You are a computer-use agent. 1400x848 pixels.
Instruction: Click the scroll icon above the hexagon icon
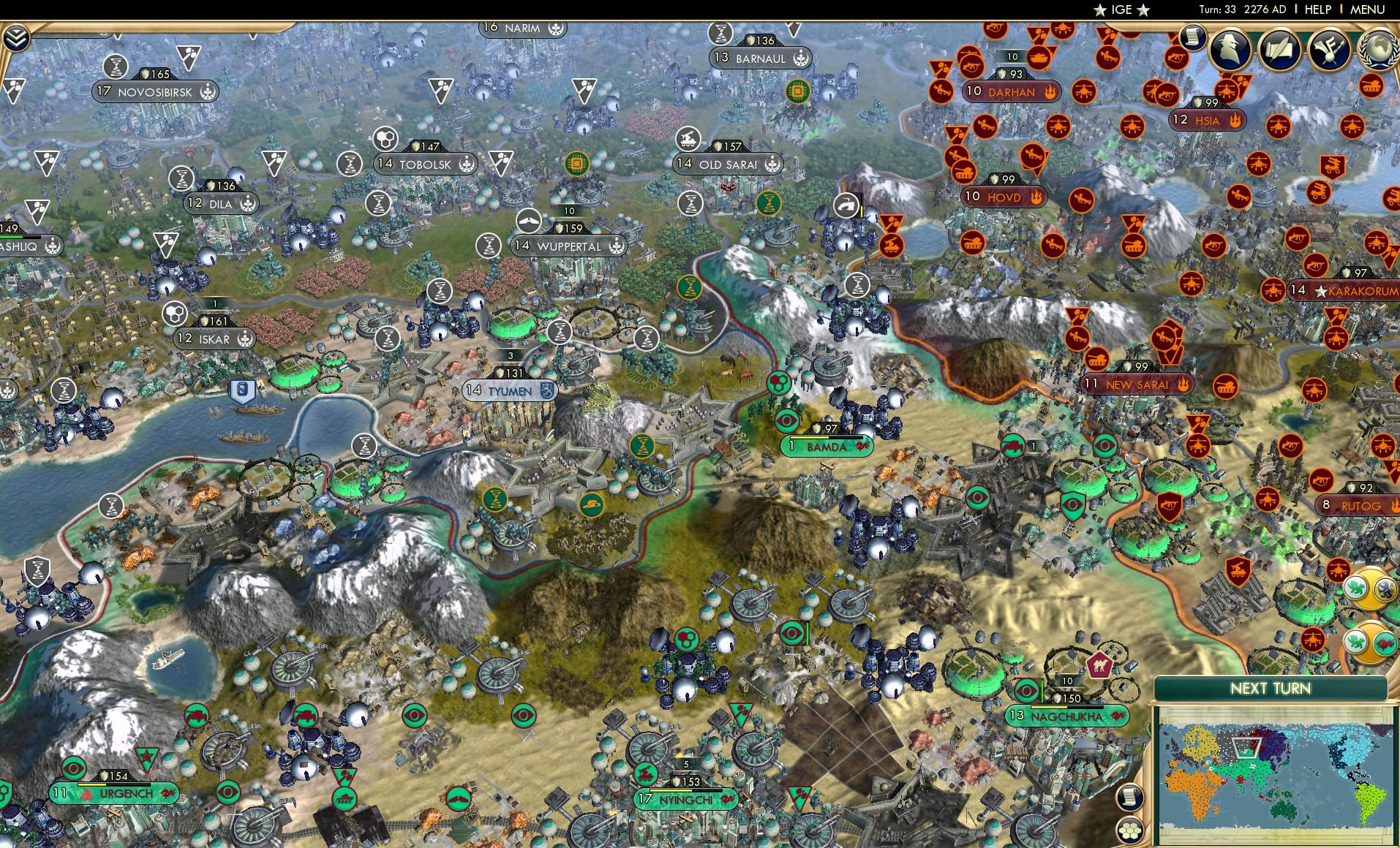tap(1130, 797)
